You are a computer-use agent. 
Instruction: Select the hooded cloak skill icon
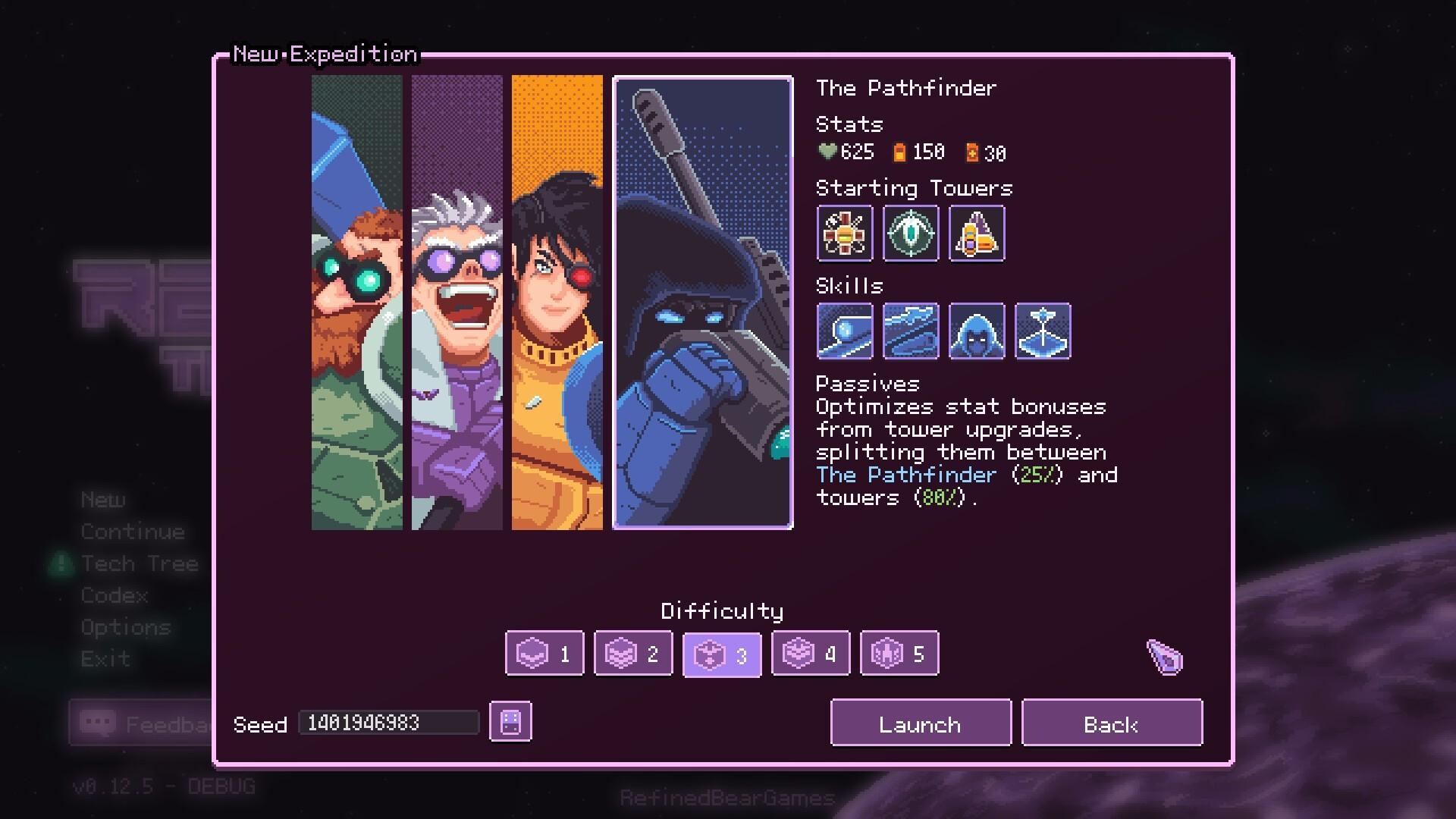tap(976, 331)
